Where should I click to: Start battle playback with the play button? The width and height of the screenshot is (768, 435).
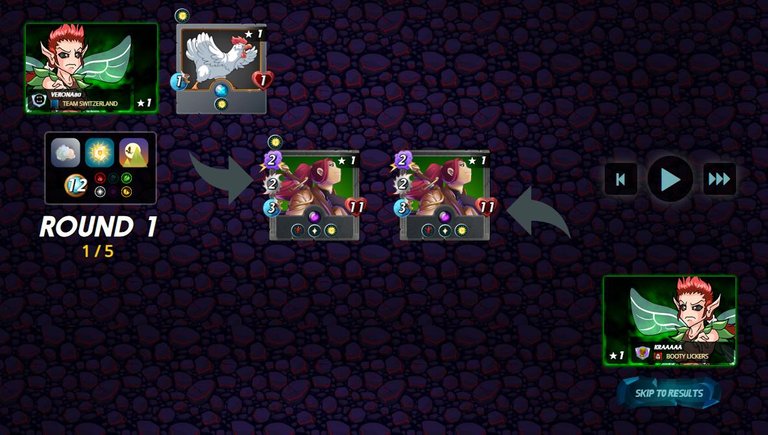tap(669, 180)
